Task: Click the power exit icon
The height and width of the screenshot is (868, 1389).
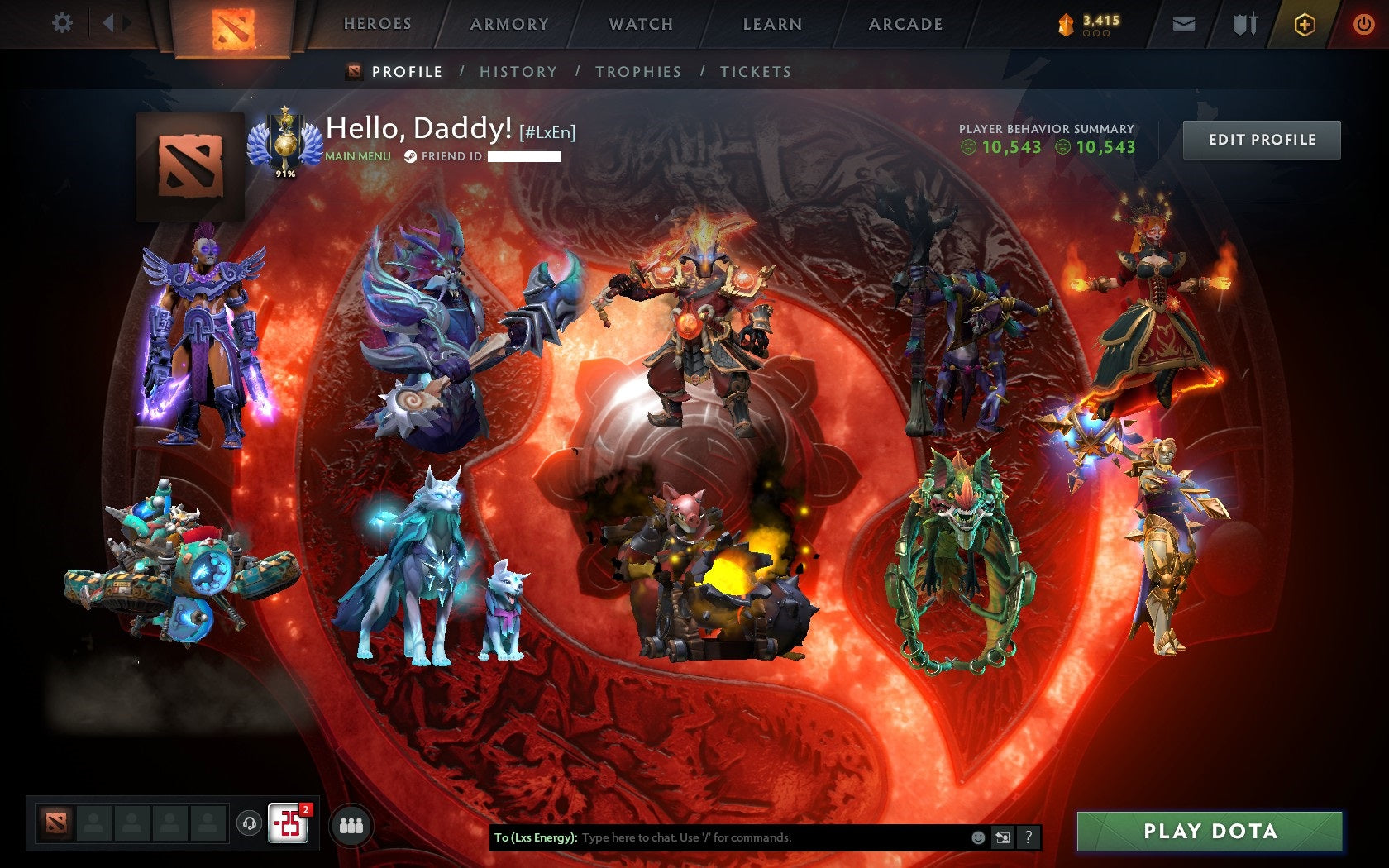Action: pos(1364,24)
